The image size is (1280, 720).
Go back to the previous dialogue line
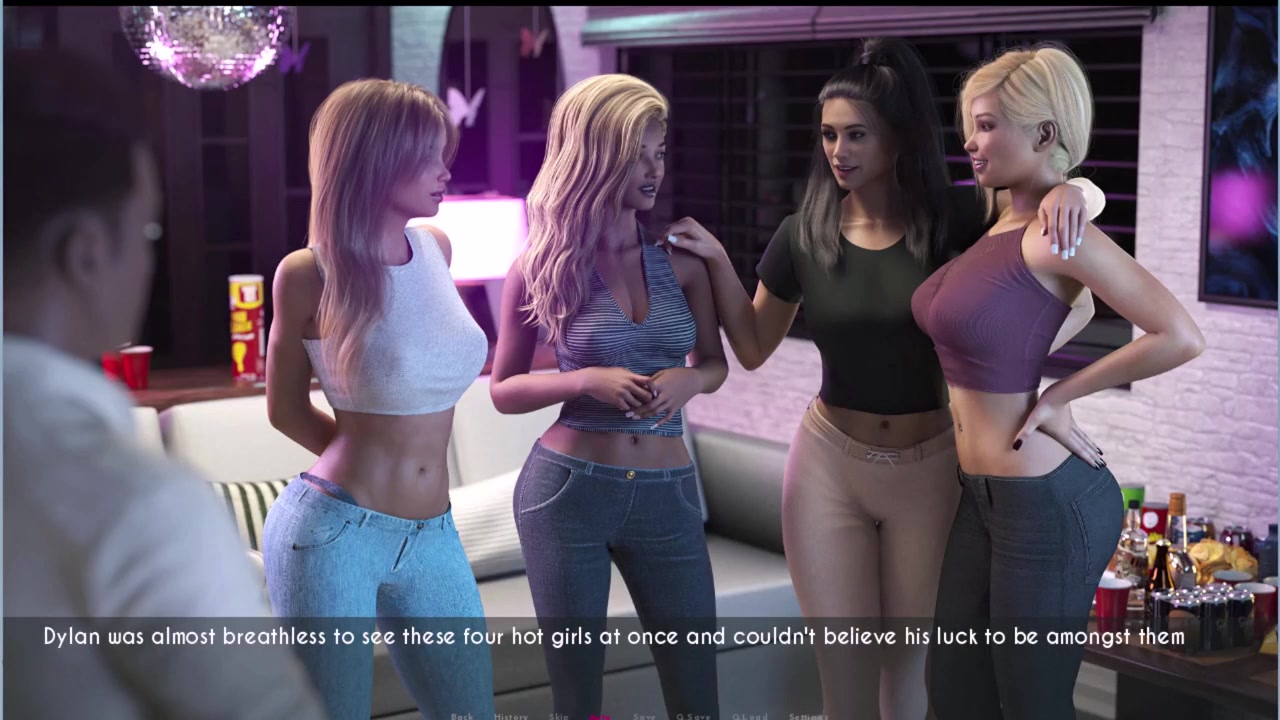tap(461, 716)
